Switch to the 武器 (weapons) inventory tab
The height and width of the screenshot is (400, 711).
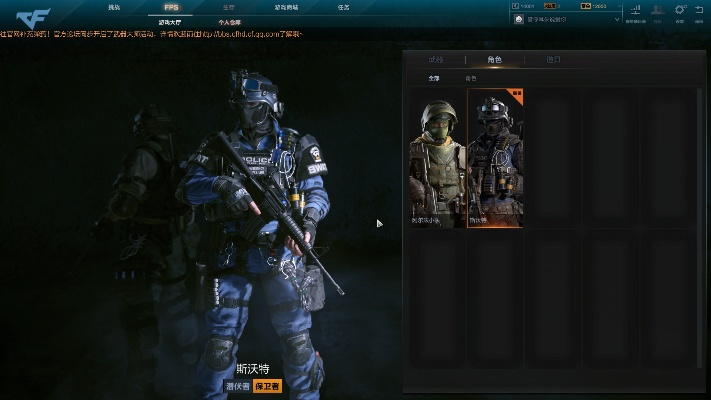pyautogui.click(x=435, y=60)
